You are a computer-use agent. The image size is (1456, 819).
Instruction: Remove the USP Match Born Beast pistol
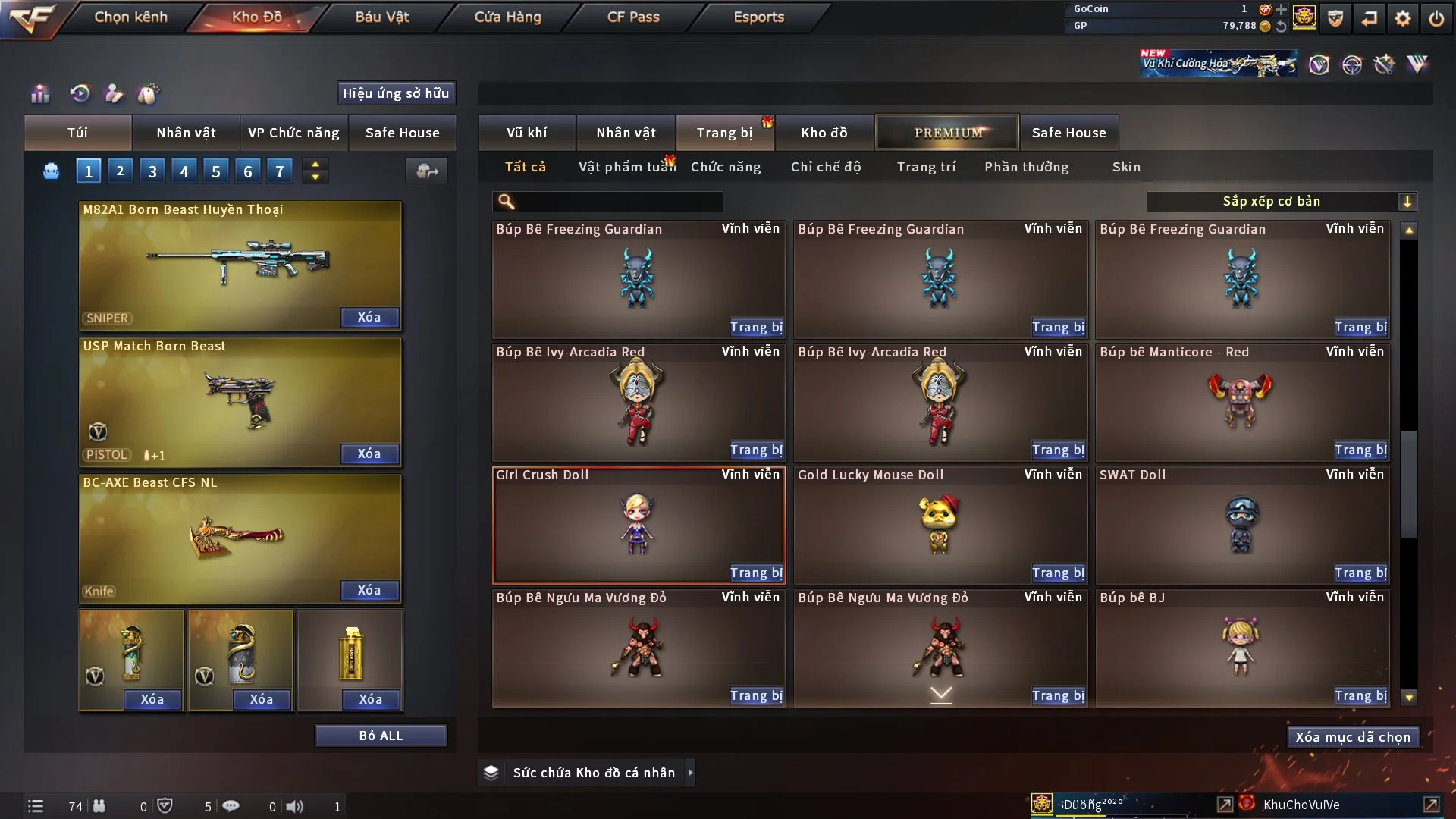coord(369,454)
